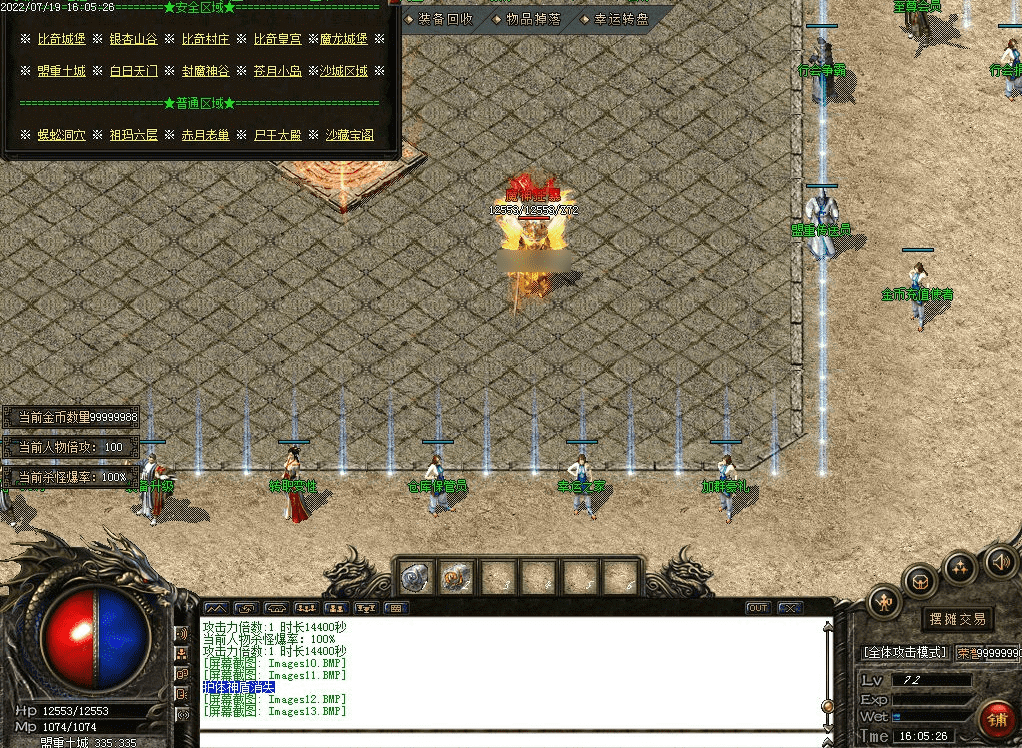Select the 祖玛六层 dungeon link
This screenshot has height=748, width=1022.
[133, 135]
